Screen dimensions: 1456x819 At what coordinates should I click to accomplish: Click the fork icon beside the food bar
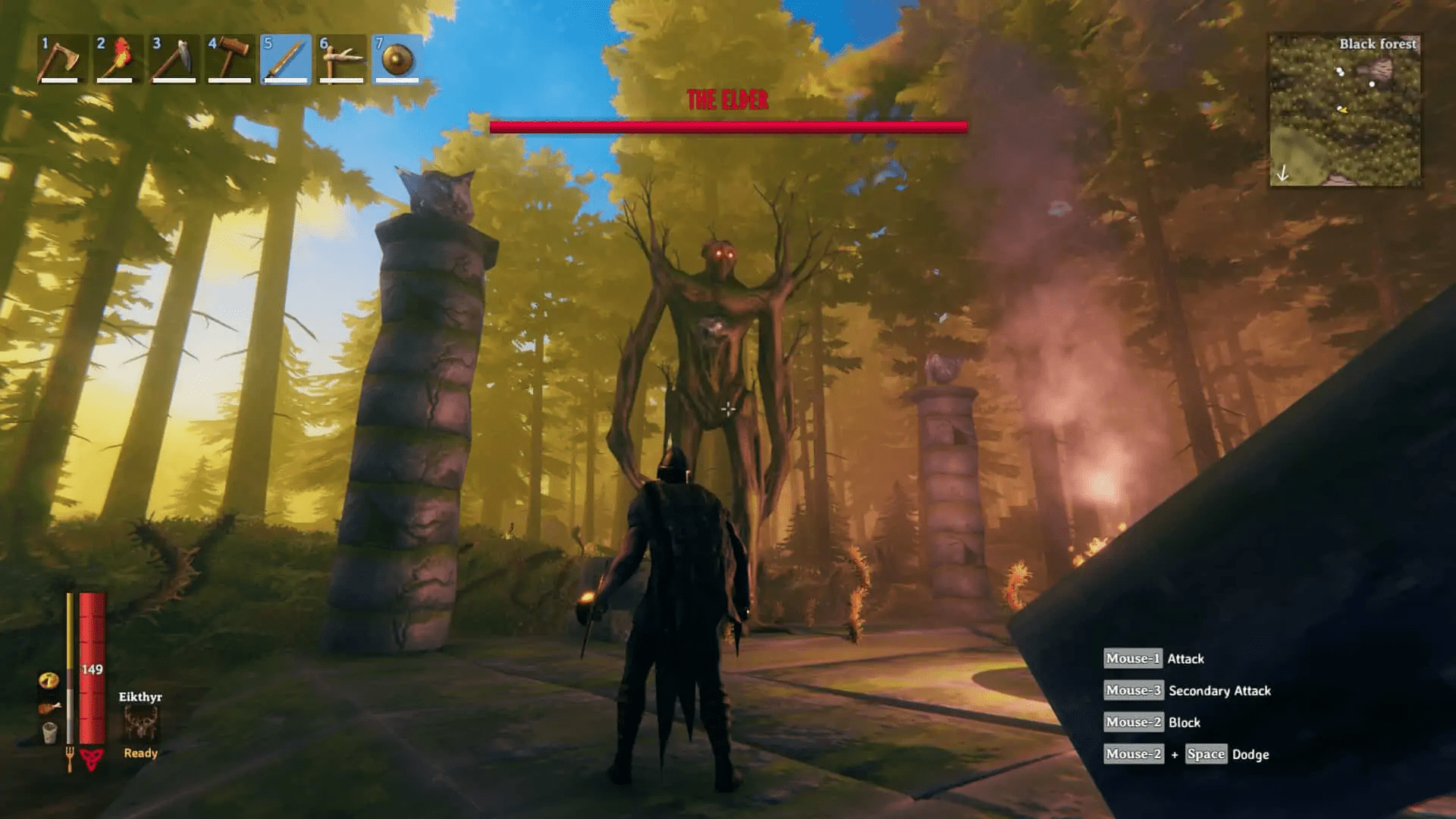click(x=70, y=756)
